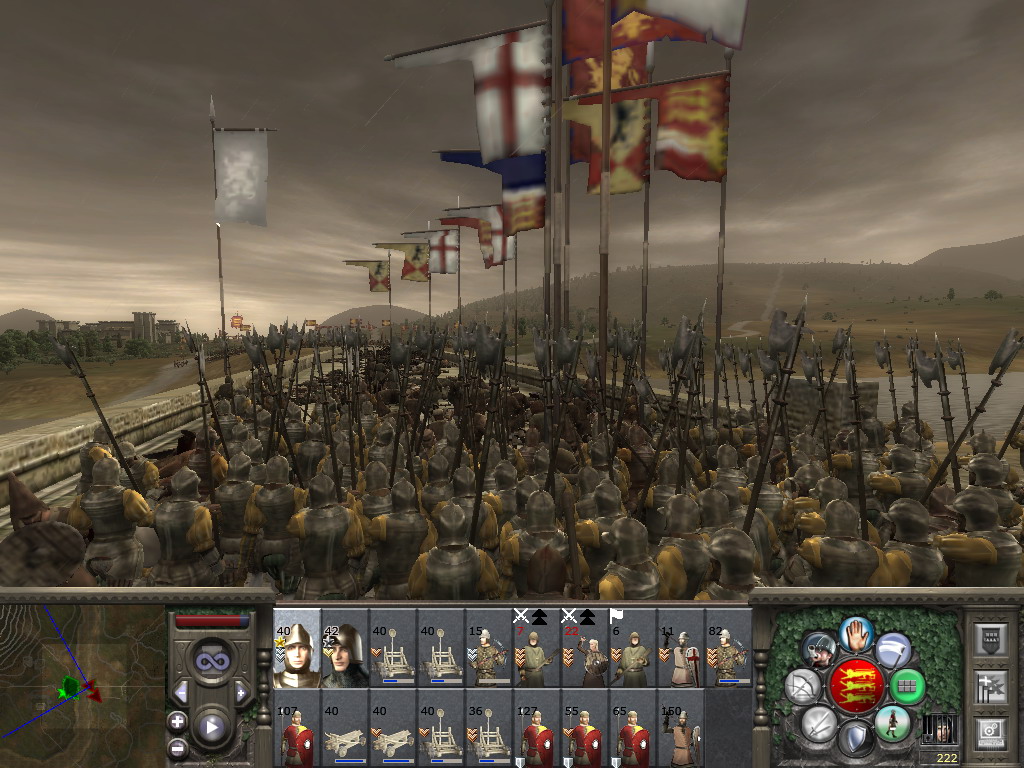
Task: Toggle guard mode shield button
Action: click(x=856, y=739)
